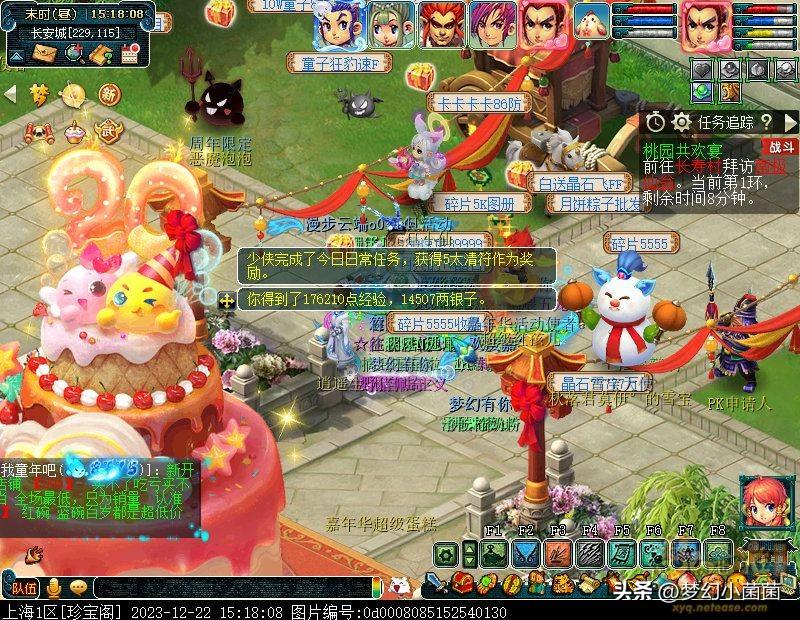Image resolution: width=800 pixels, height=620 pixels.
Task: Click the task tracker question mark help
Action: point(765,122)
